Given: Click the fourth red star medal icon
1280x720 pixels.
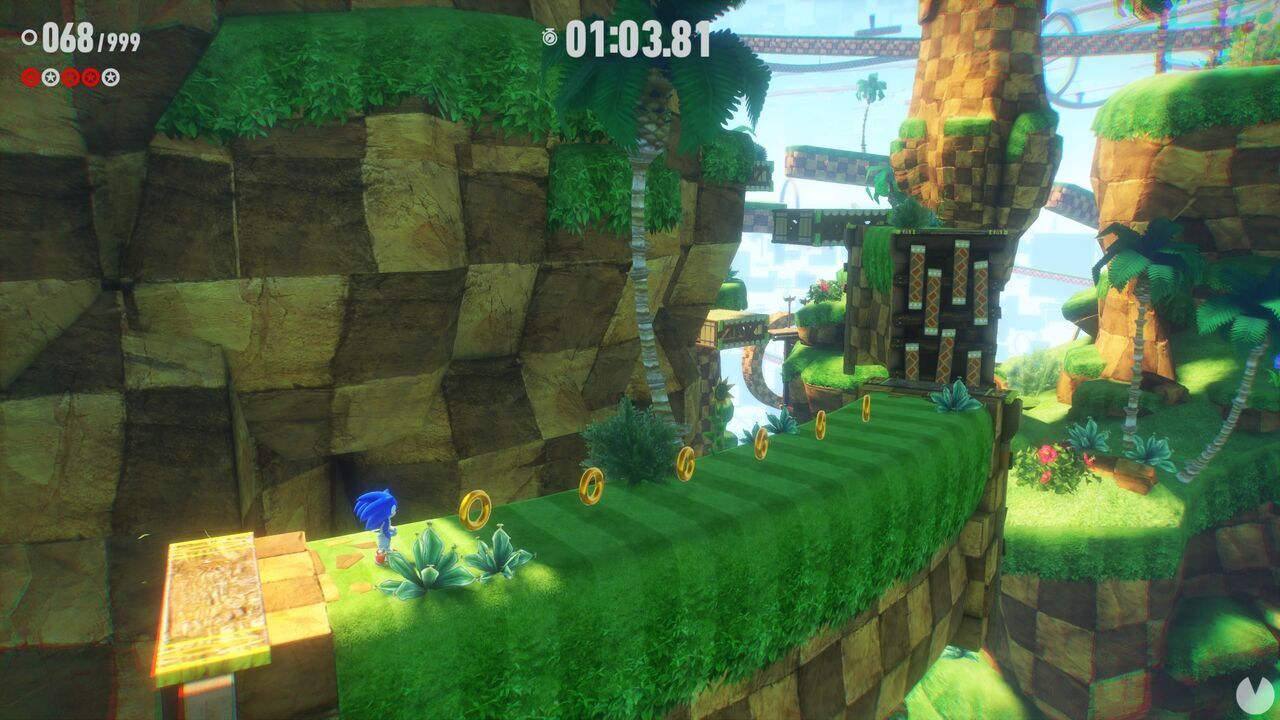Looking at the screenshot, I should (x=88, y=77).
